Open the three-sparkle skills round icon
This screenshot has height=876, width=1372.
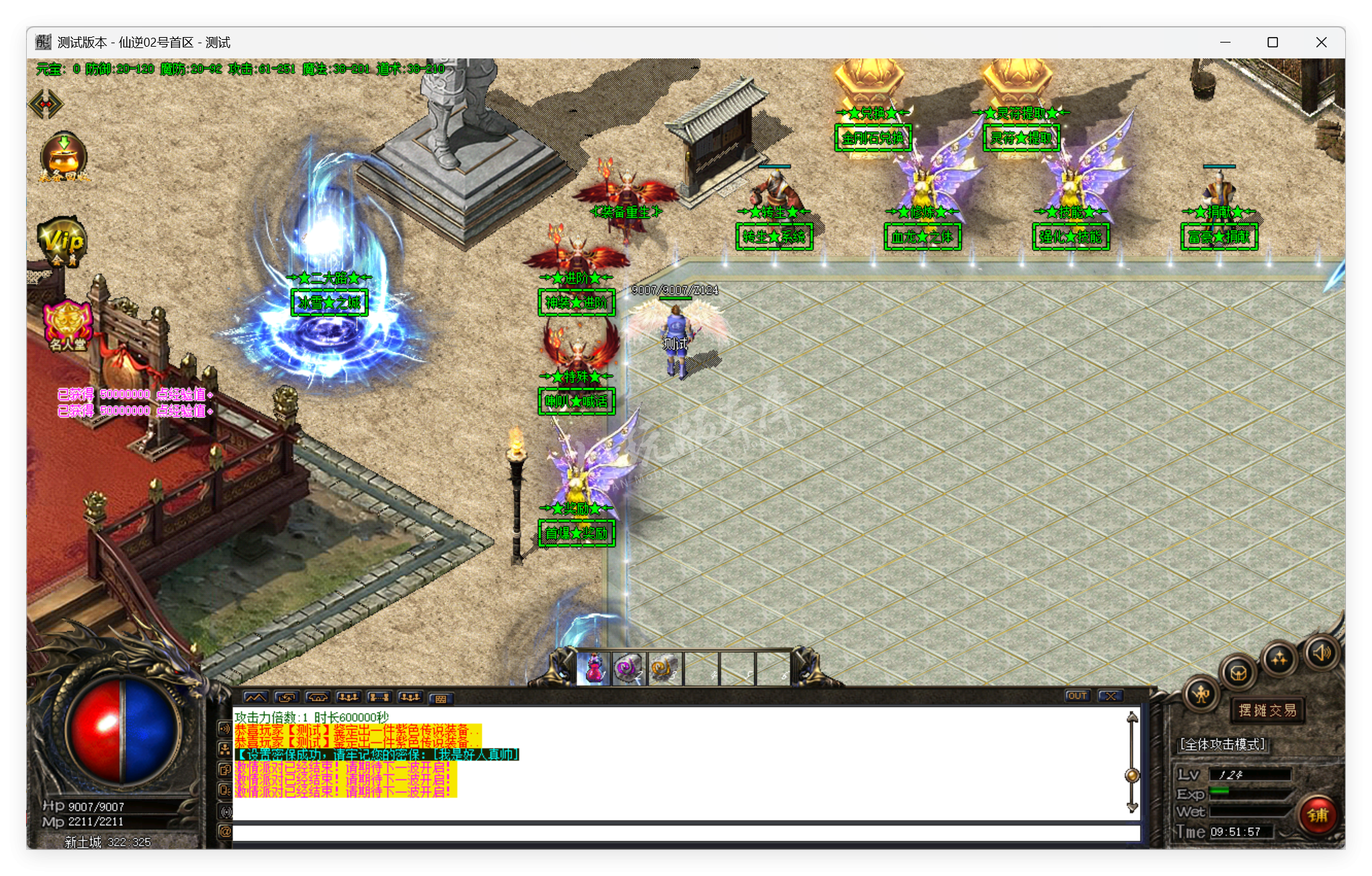point(1279,659)
